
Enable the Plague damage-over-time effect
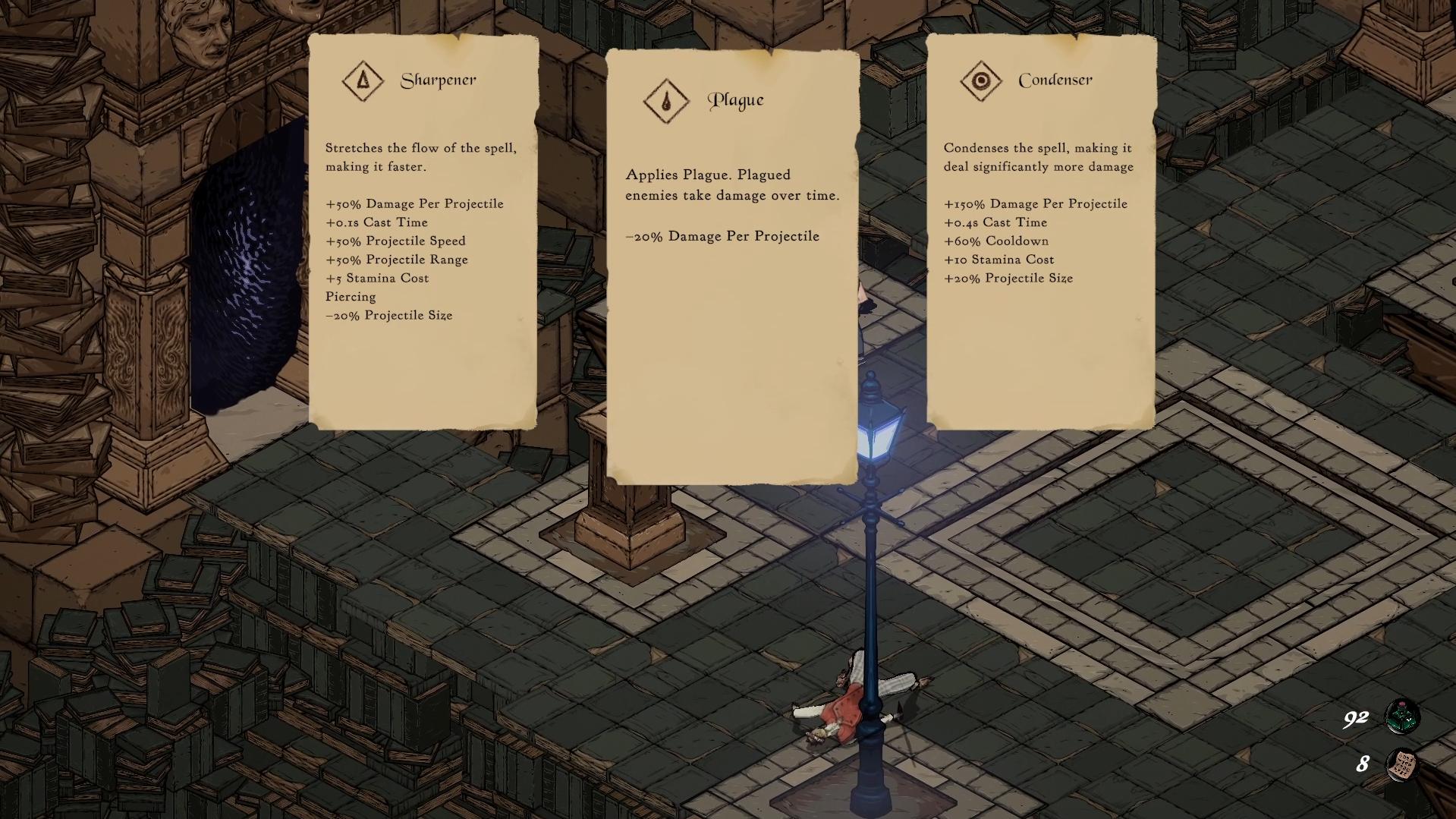coord(732,185)
